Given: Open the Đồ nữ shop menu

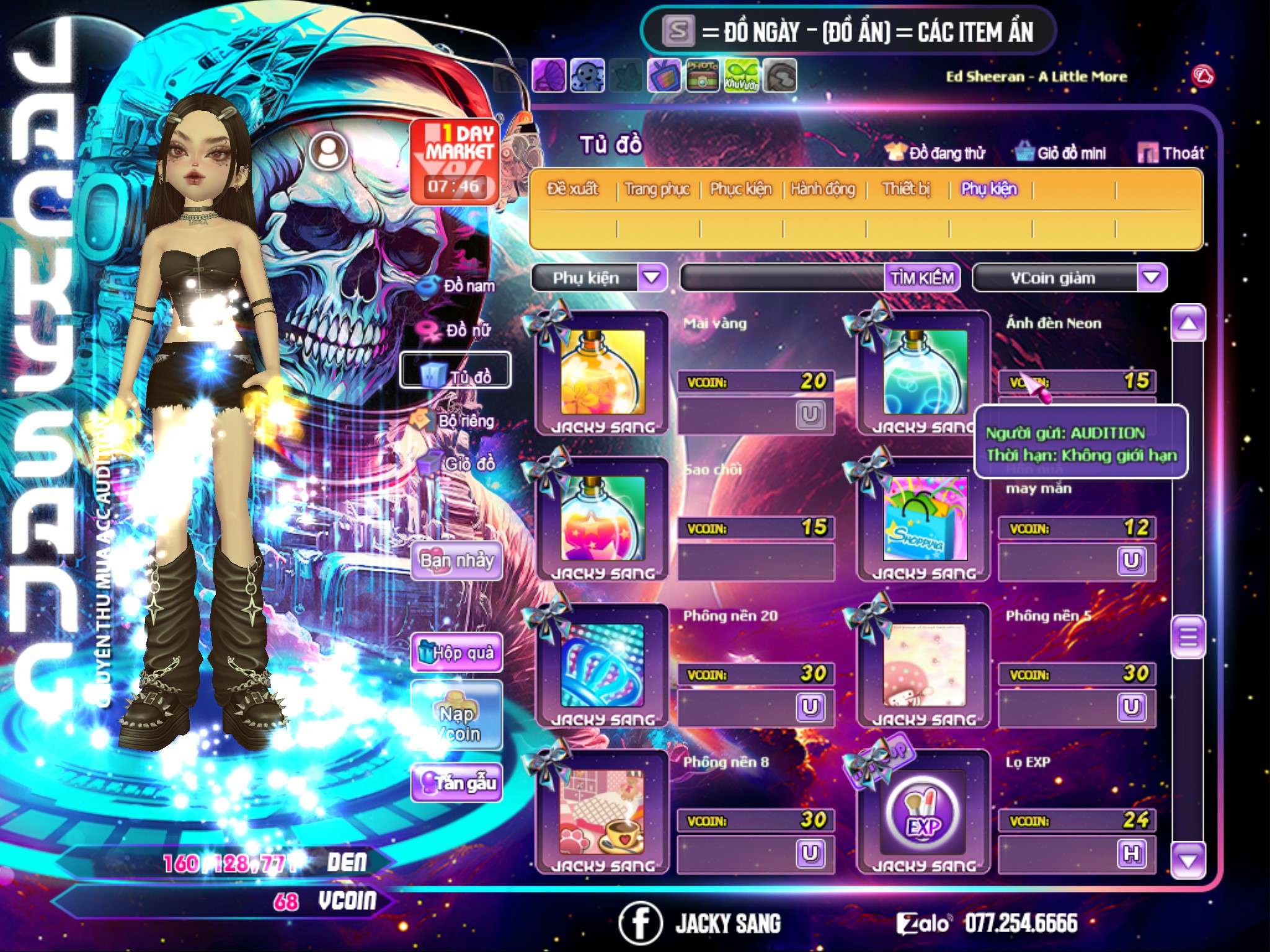Looking at the screenshot, I should pos(459,330).
